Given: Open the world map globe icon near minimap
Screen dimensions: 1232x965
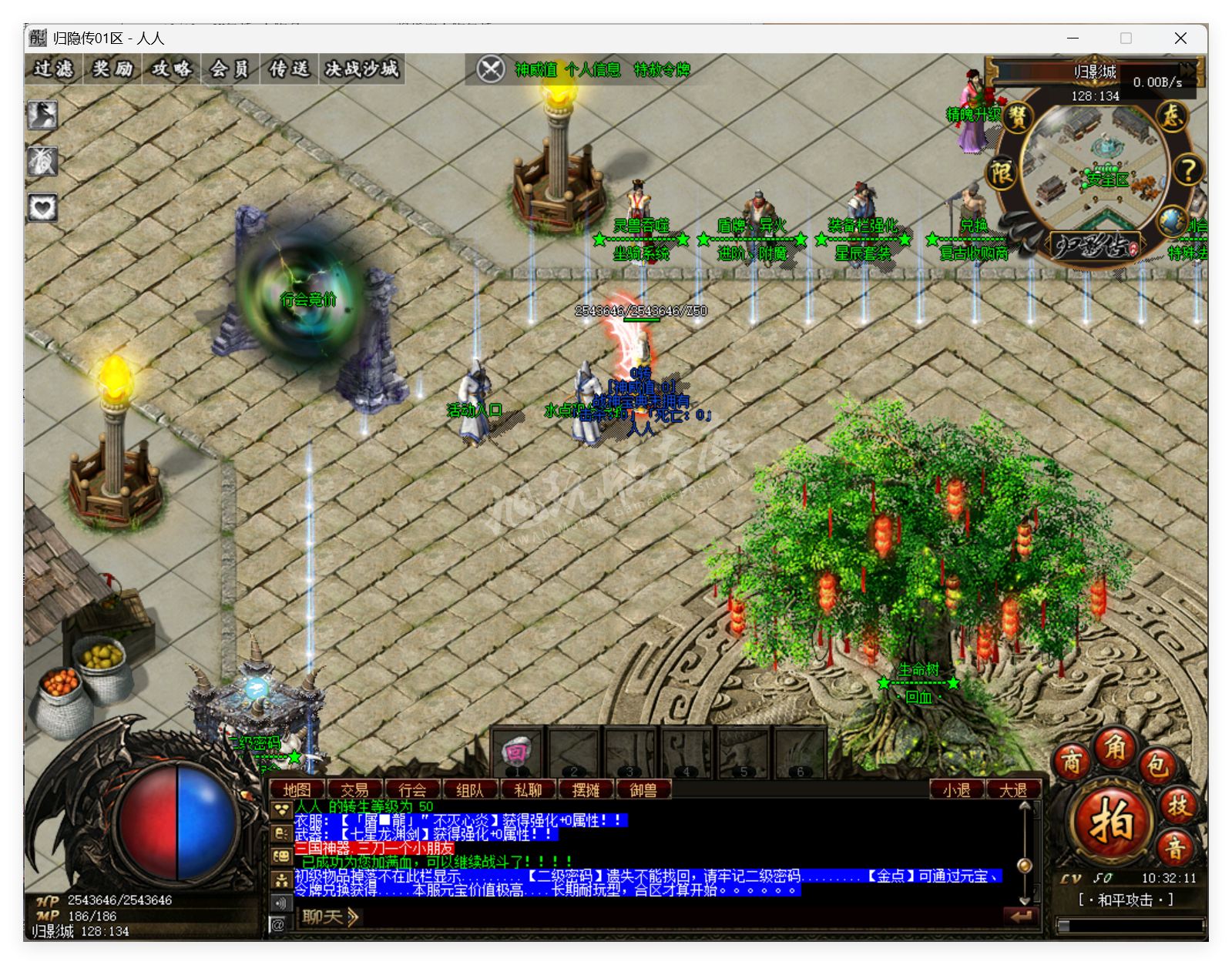Looking at the screenshot, I should (1170, 222).
